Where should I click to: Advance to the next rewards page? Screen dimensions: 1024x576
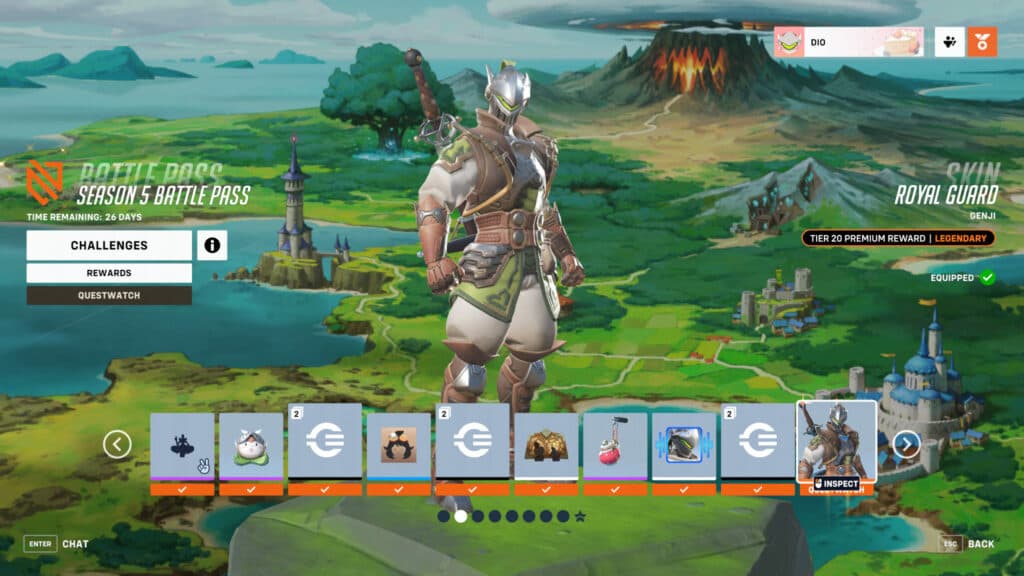[906, 444]
